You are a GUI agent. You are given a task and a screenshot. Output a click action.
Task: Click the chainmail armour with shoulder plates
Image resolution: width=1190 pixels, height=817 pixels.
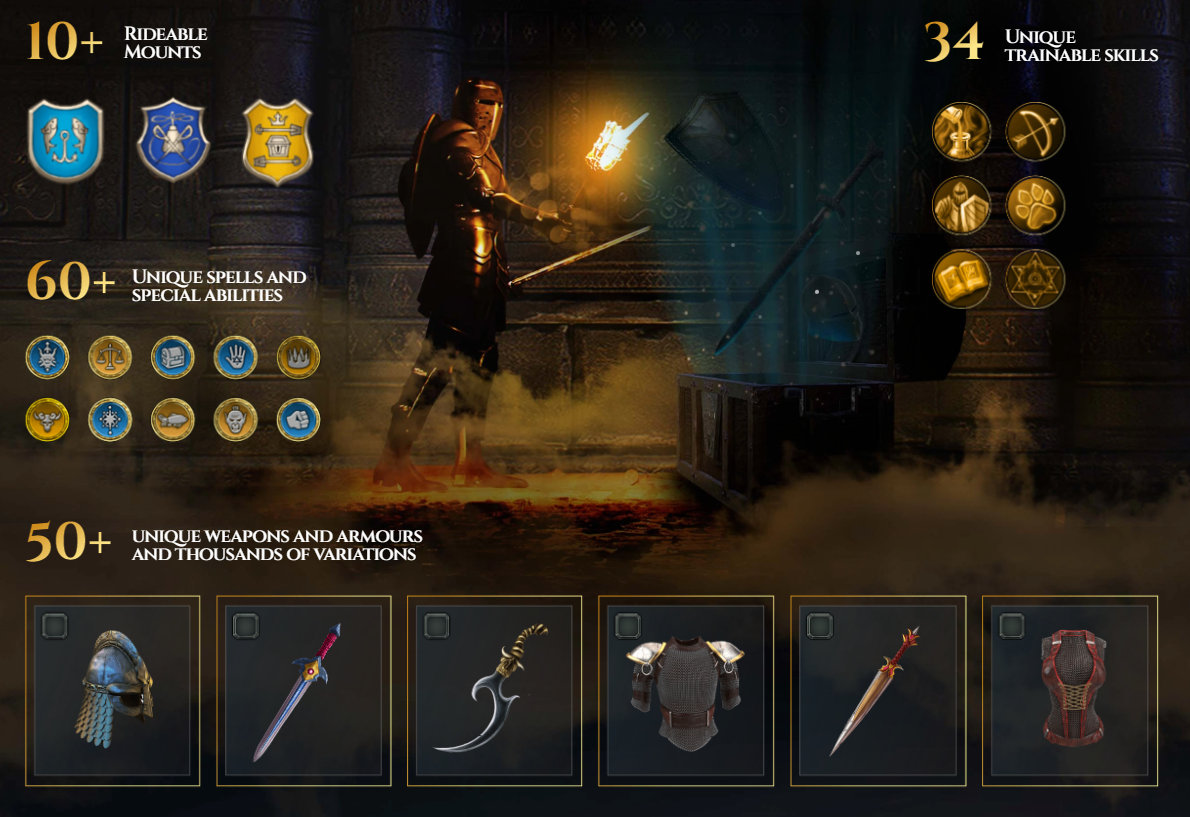coord(686,691)
